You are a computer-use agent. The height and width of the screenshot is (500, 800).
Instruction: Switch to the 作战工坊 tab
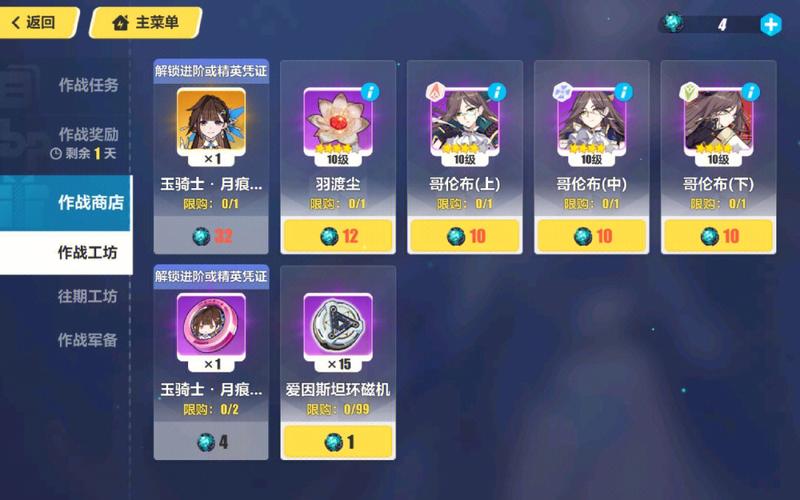(88, 253)
